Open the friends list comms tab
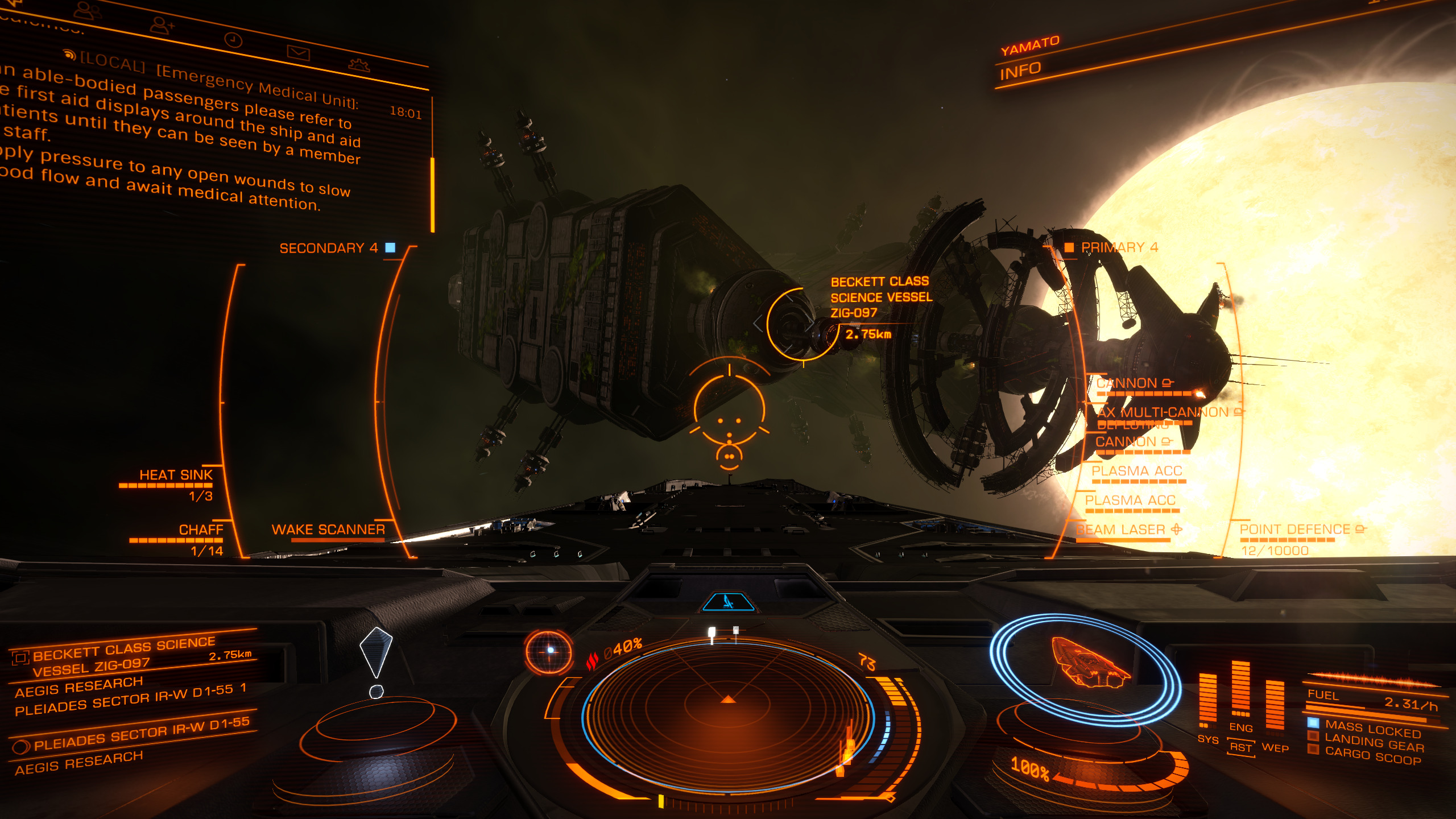The width and height of the screenshot is (1456, 819). tap(86, 10)
